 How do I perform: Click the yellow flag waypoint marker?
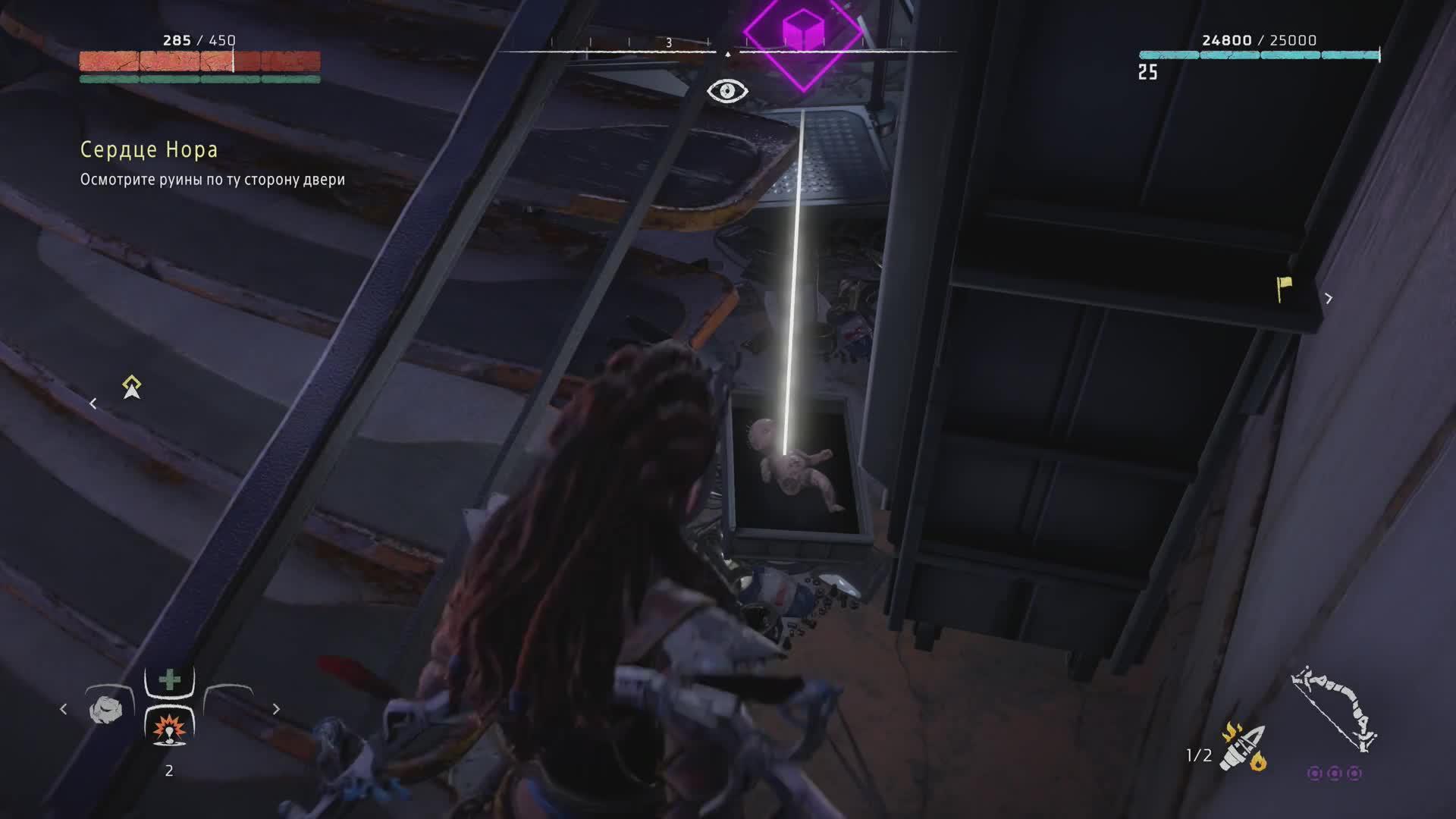[1284, 287]
